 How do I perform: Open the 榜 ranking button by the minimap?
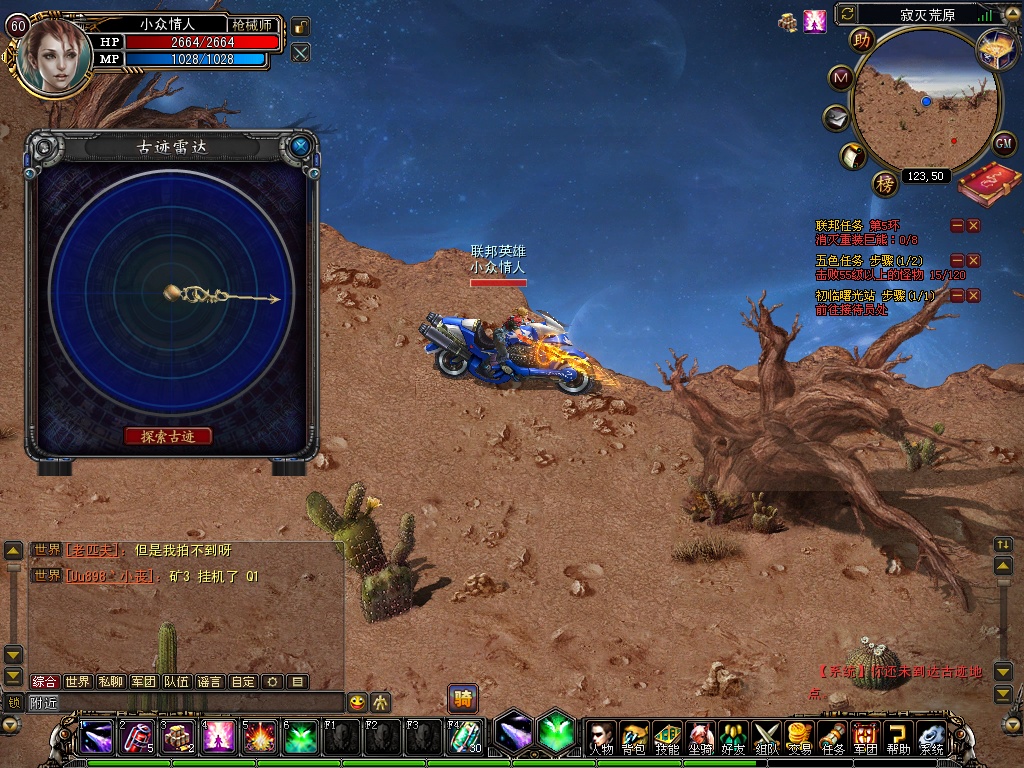tap(885, 183)
